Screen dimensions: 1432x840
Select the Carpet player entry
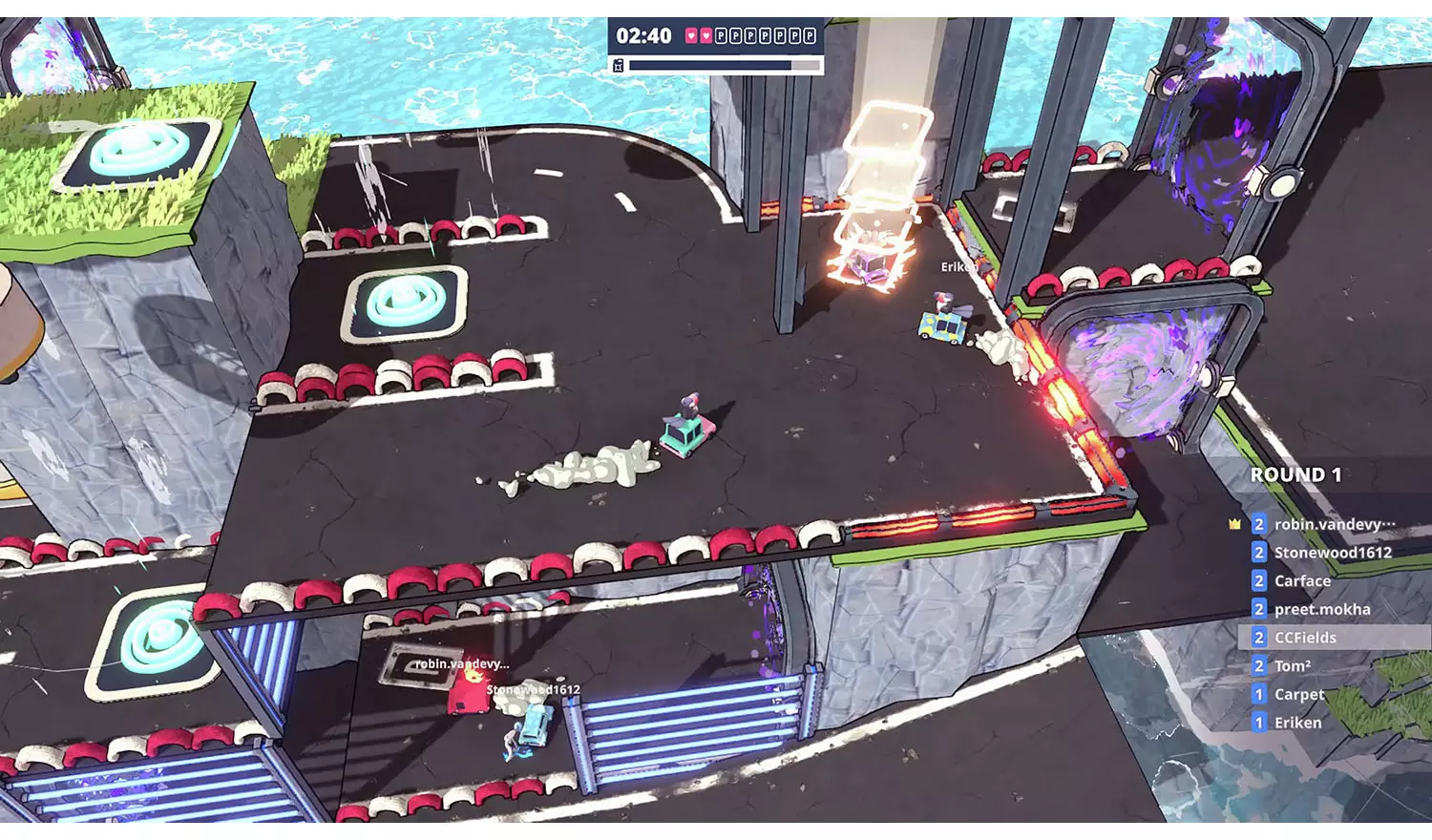click(1298, 694)
